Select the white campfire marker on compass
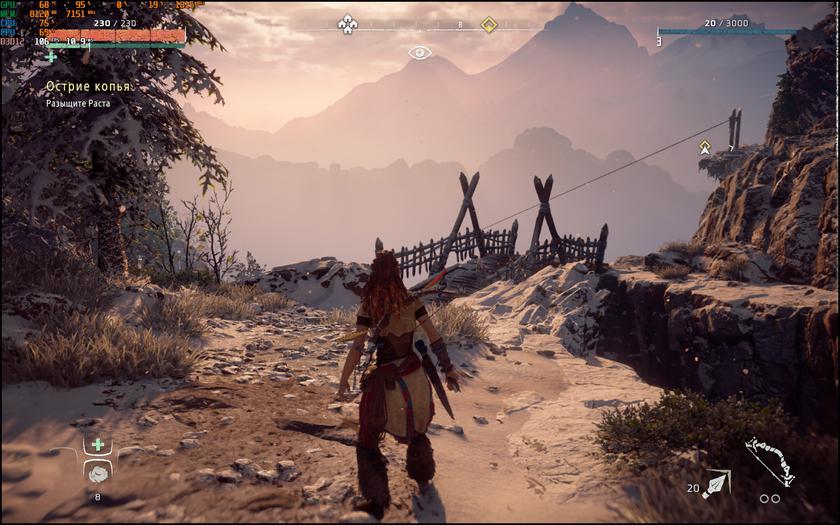The height and width of the screenshot is (525, 840). [x=347, y=23]
